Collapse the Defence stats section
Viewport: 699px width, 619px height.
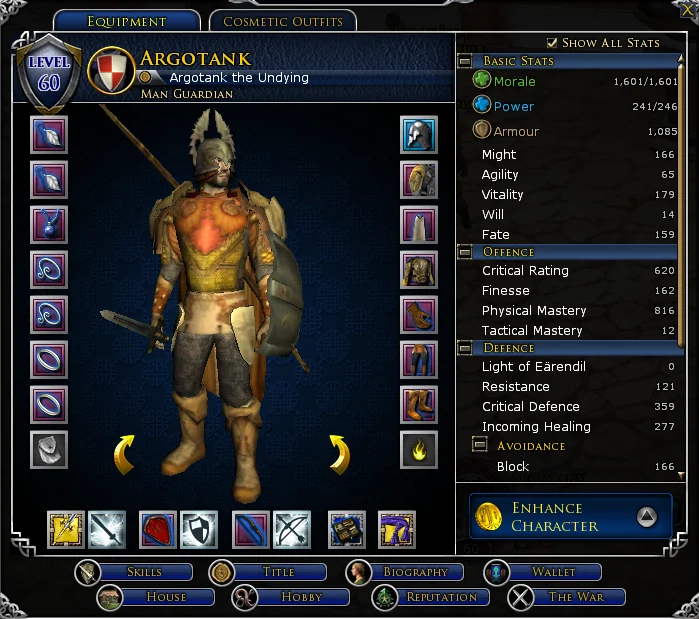point(466,348)
